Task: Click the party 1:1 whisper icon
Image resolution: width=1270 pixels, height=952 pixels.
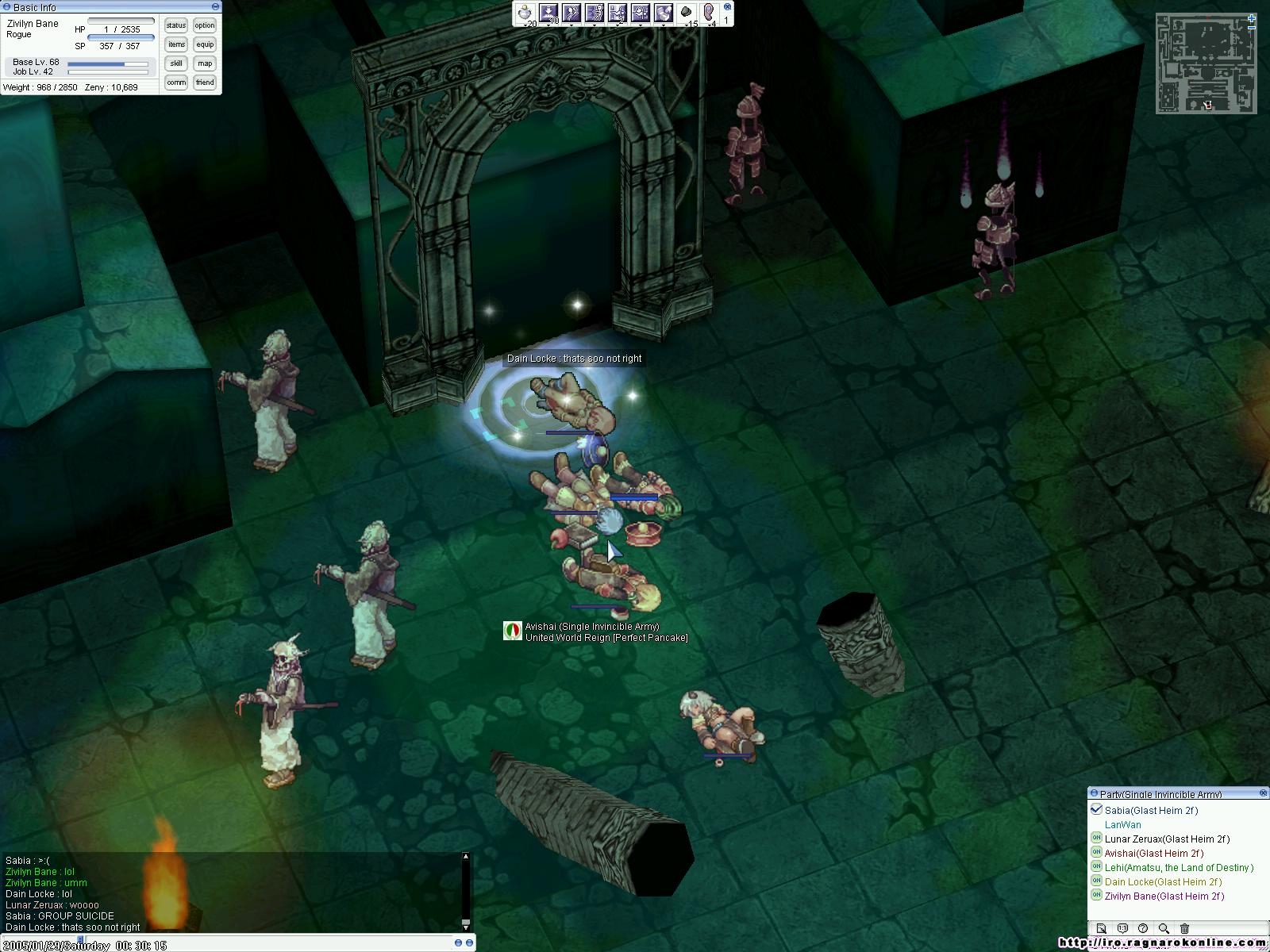Action: (1122, 928)
